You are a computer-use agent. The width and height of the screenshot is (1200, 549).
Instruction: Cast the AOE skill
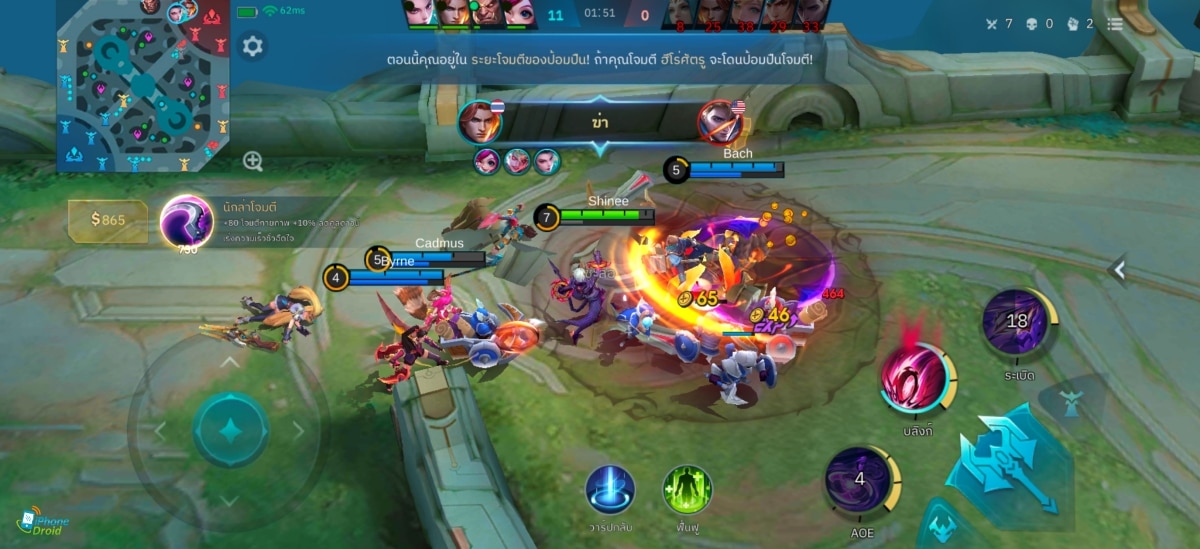(x=859, y=480)
